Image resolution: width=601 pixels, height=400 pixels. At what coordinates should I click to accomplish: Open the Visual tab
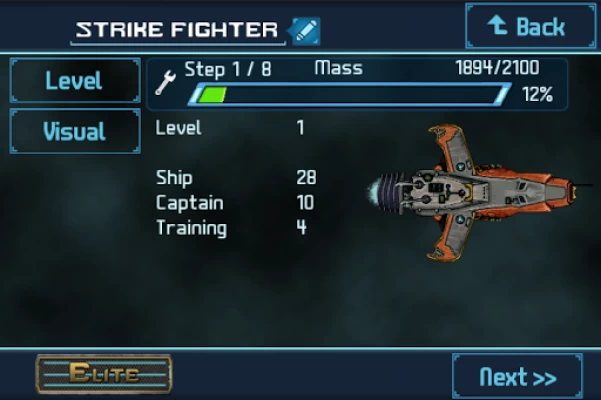pyautogui.click(x=75, y=131)
